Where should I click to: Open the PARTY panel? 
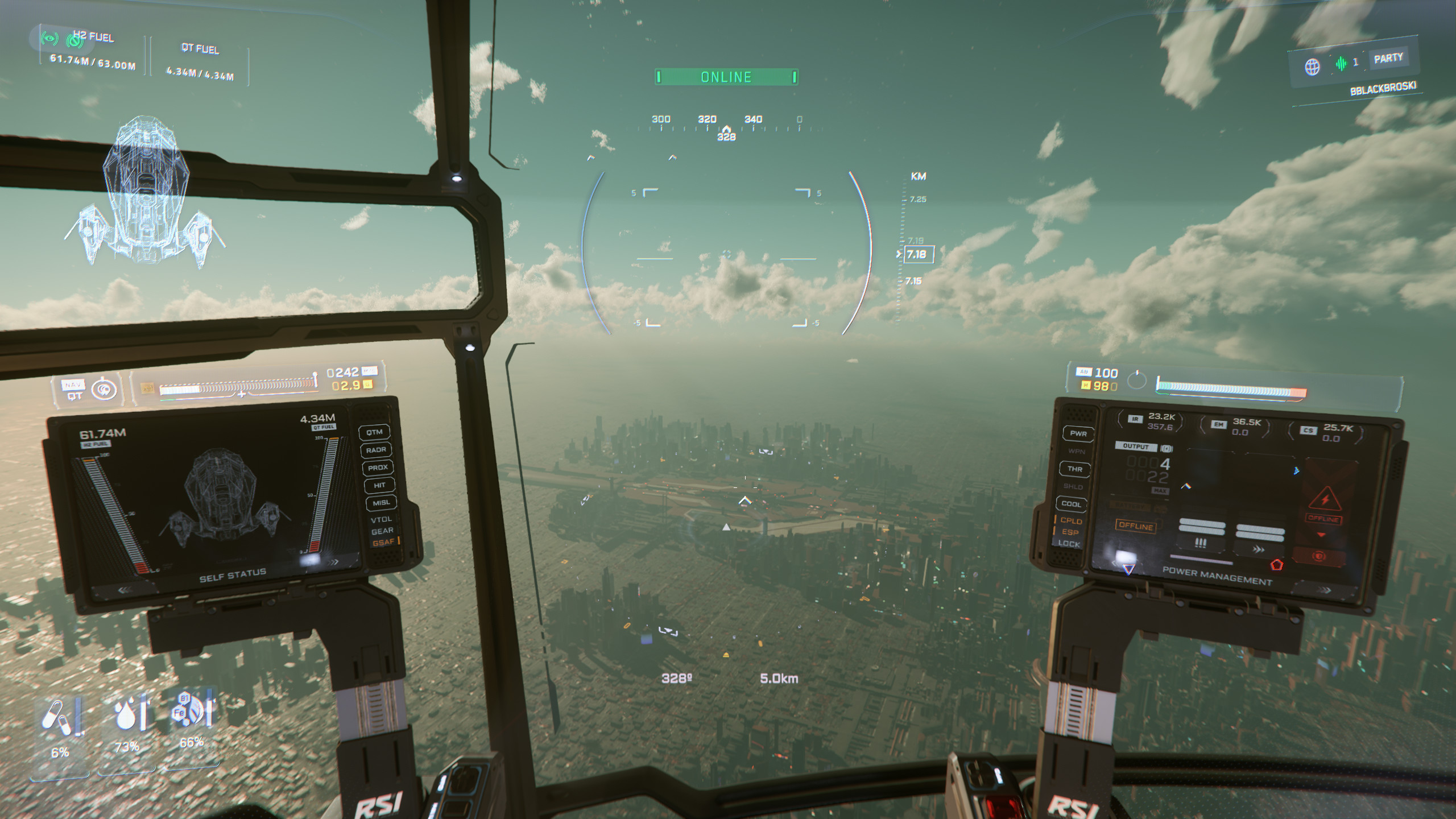1388,58
